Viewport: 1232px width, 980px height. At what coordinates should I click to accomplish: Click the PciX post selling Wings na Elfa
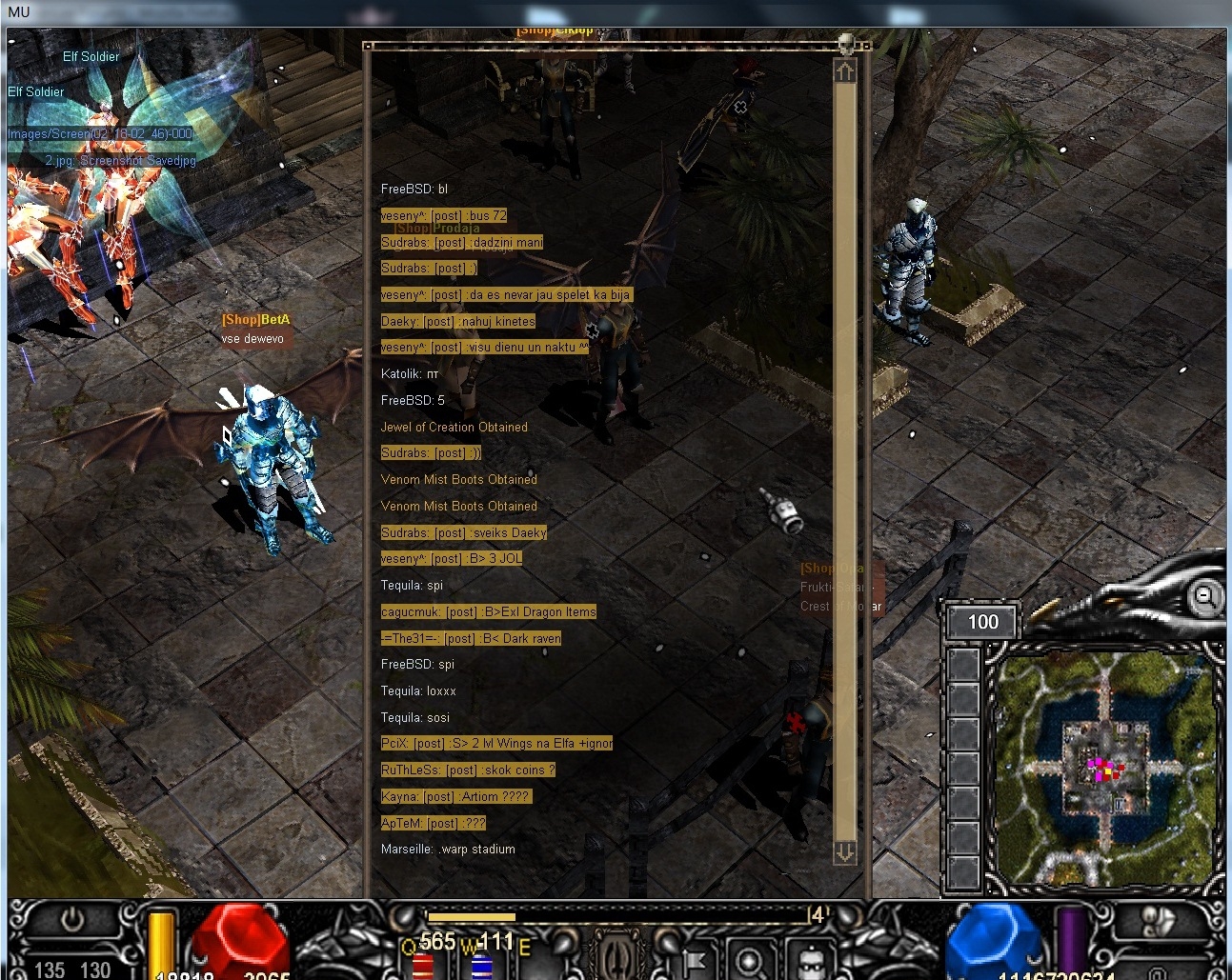tap(496, 744)
